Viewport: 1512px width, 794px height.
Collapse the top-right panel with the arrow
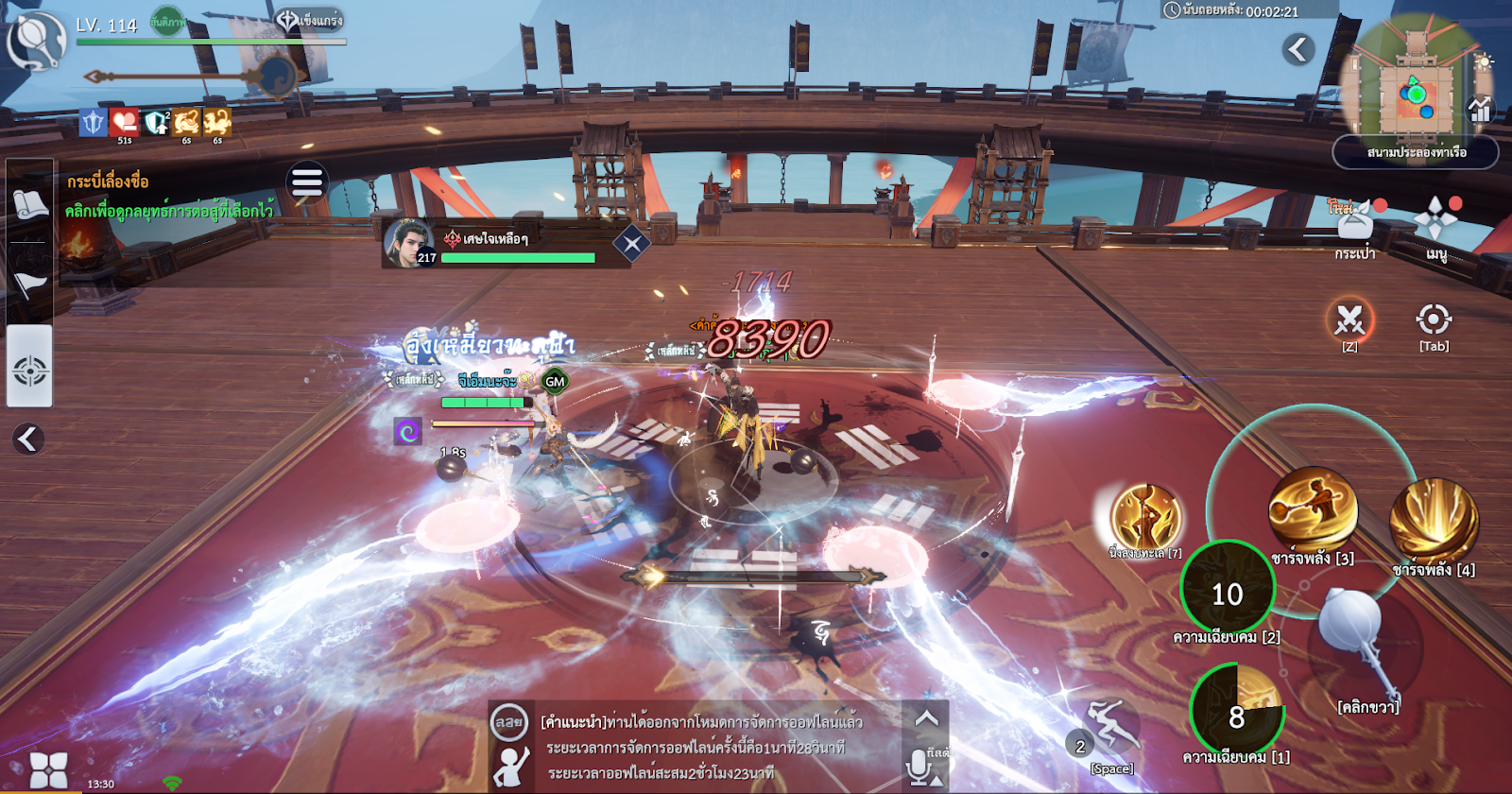(x=1299, y=49)
